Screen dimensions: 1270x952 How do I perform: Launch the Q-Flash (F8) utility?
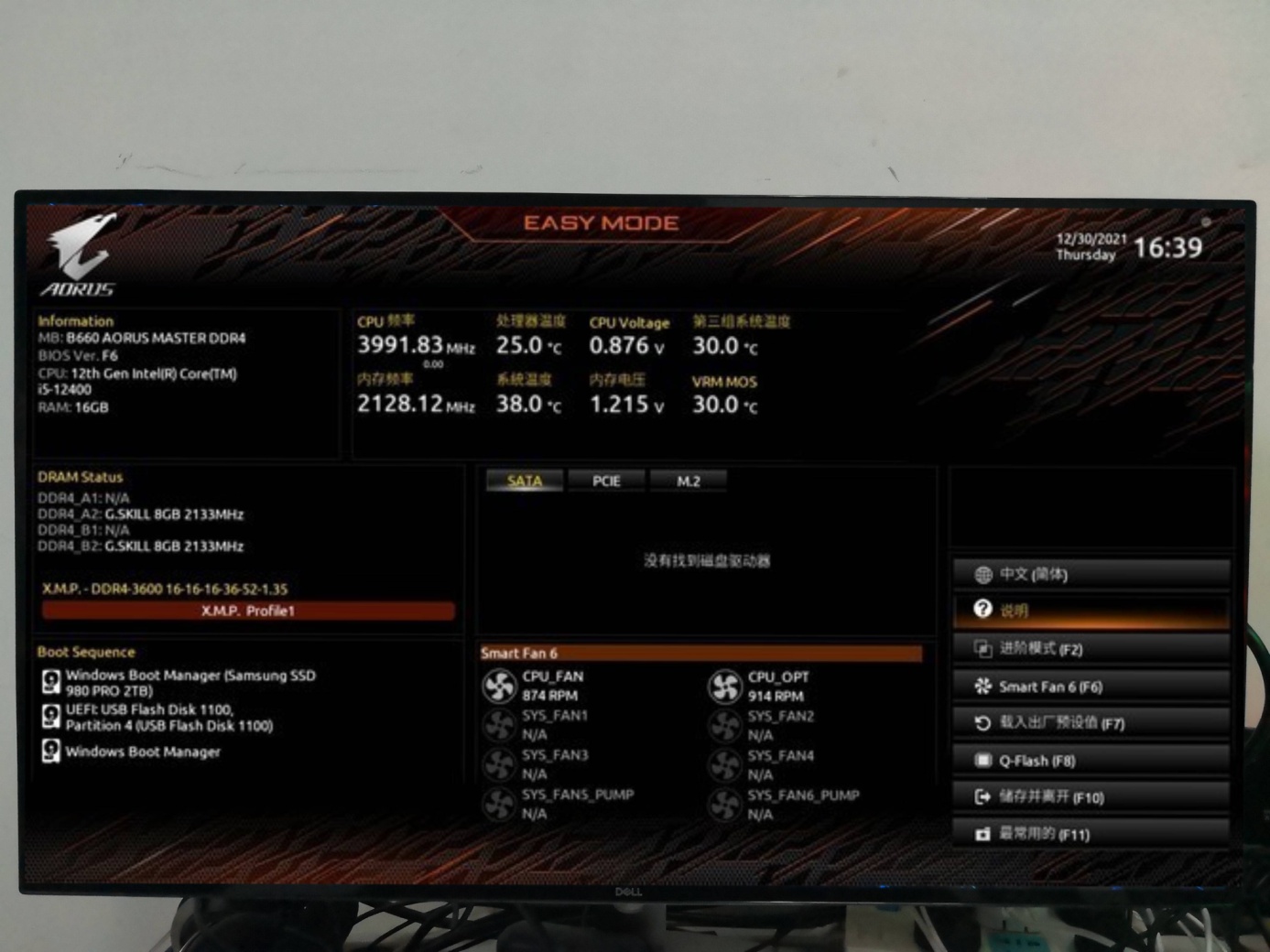[x=1090, y=761]
